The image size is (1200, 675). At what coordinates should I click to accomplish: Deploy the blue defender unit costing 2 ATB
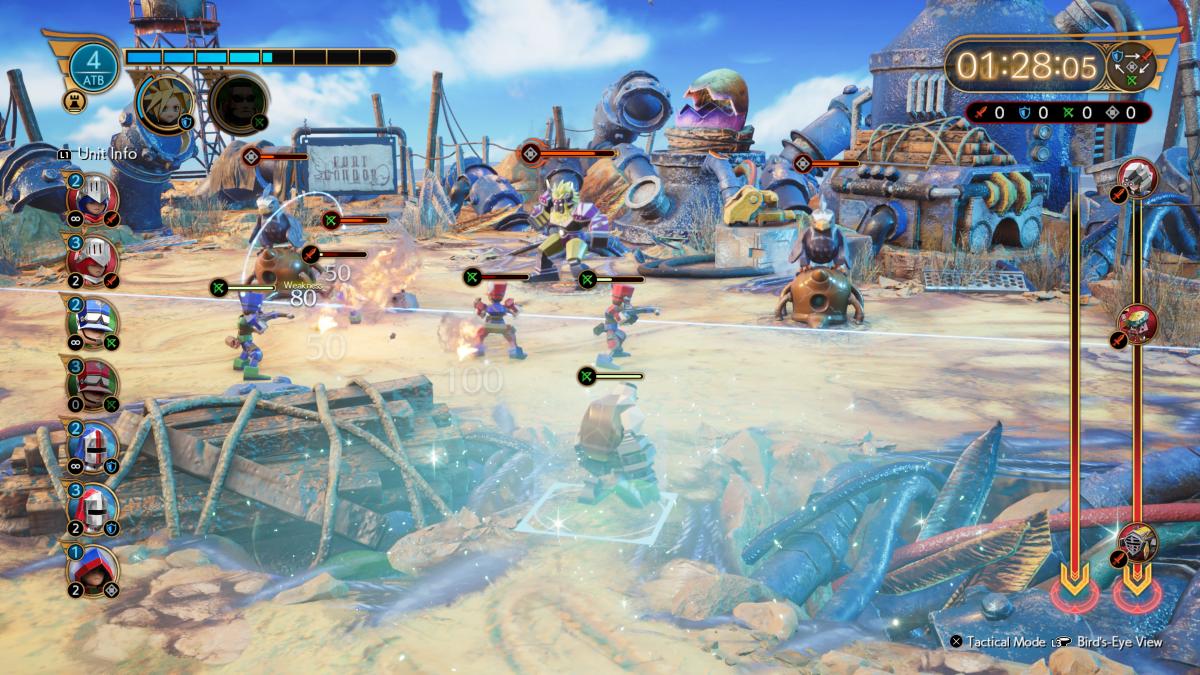pos(93,447)
